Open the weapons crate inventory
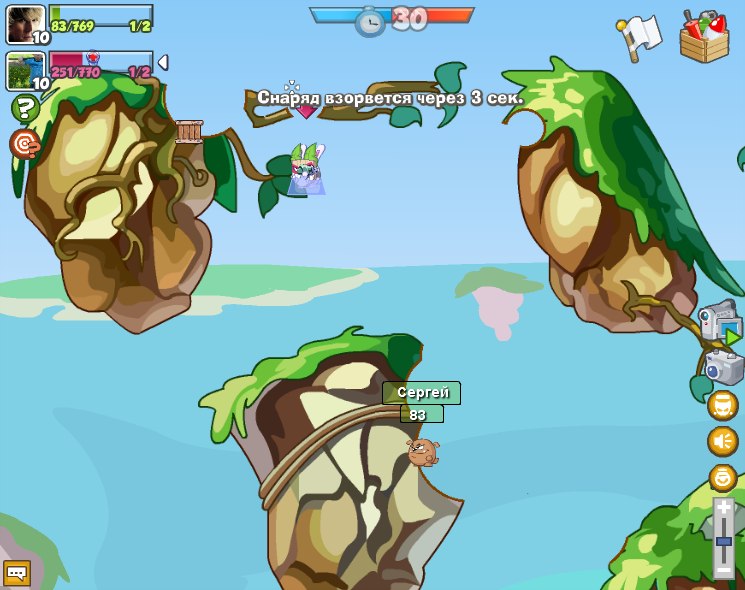745x590 pixels. (704, 37)
